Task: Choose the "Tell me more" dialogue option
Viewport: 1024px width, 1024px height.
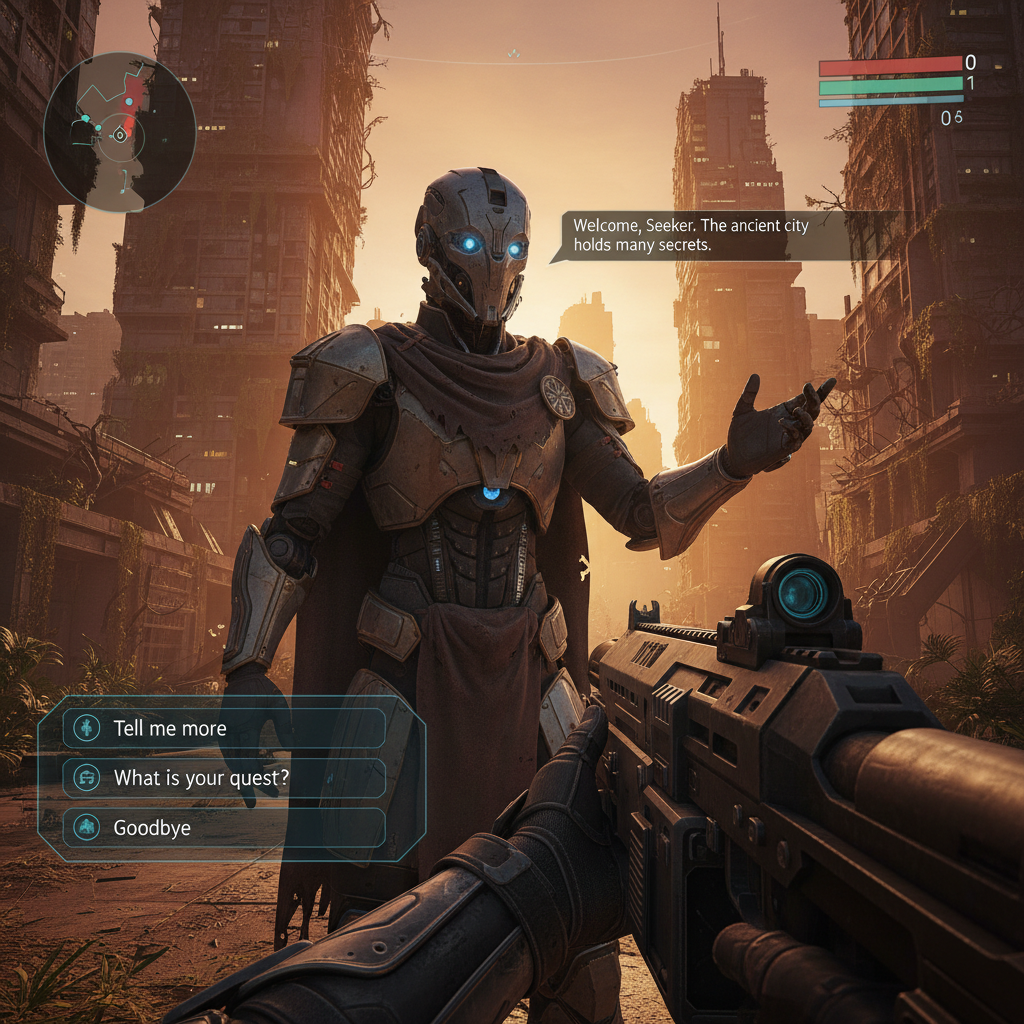Action: pos(224,728)
